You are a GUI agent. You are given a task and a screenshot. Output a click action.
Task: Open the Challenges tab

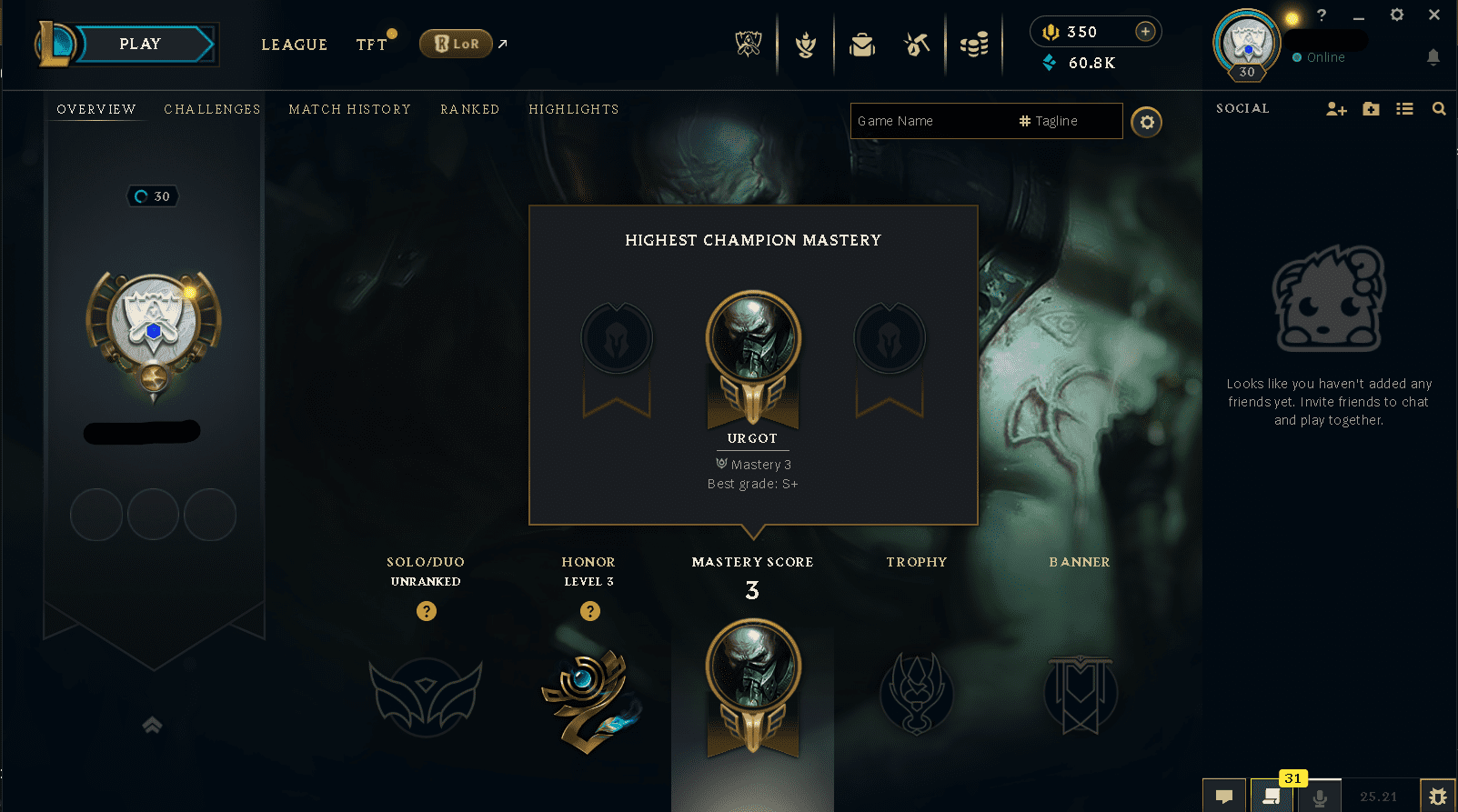click(212, 109)
